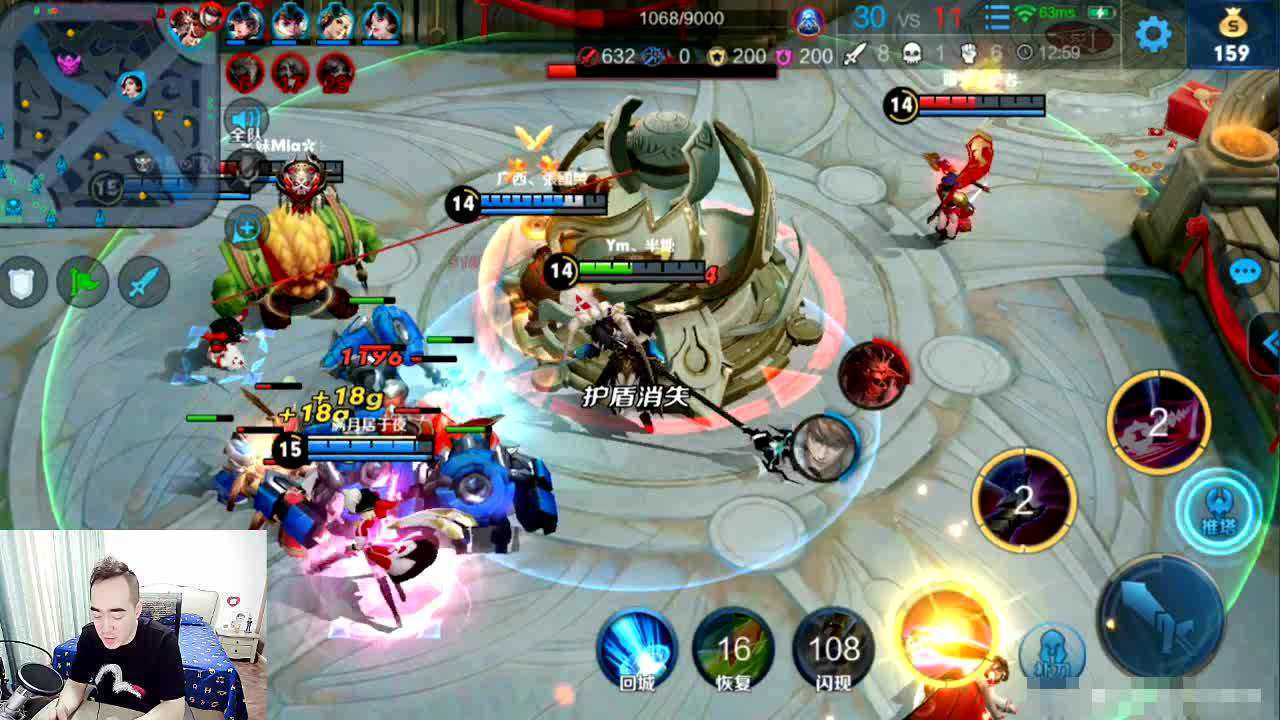Send the green flag gather signal
The width and height of the screenshot is (1280, 720).
pyautogui.click(x=83, y=282)
